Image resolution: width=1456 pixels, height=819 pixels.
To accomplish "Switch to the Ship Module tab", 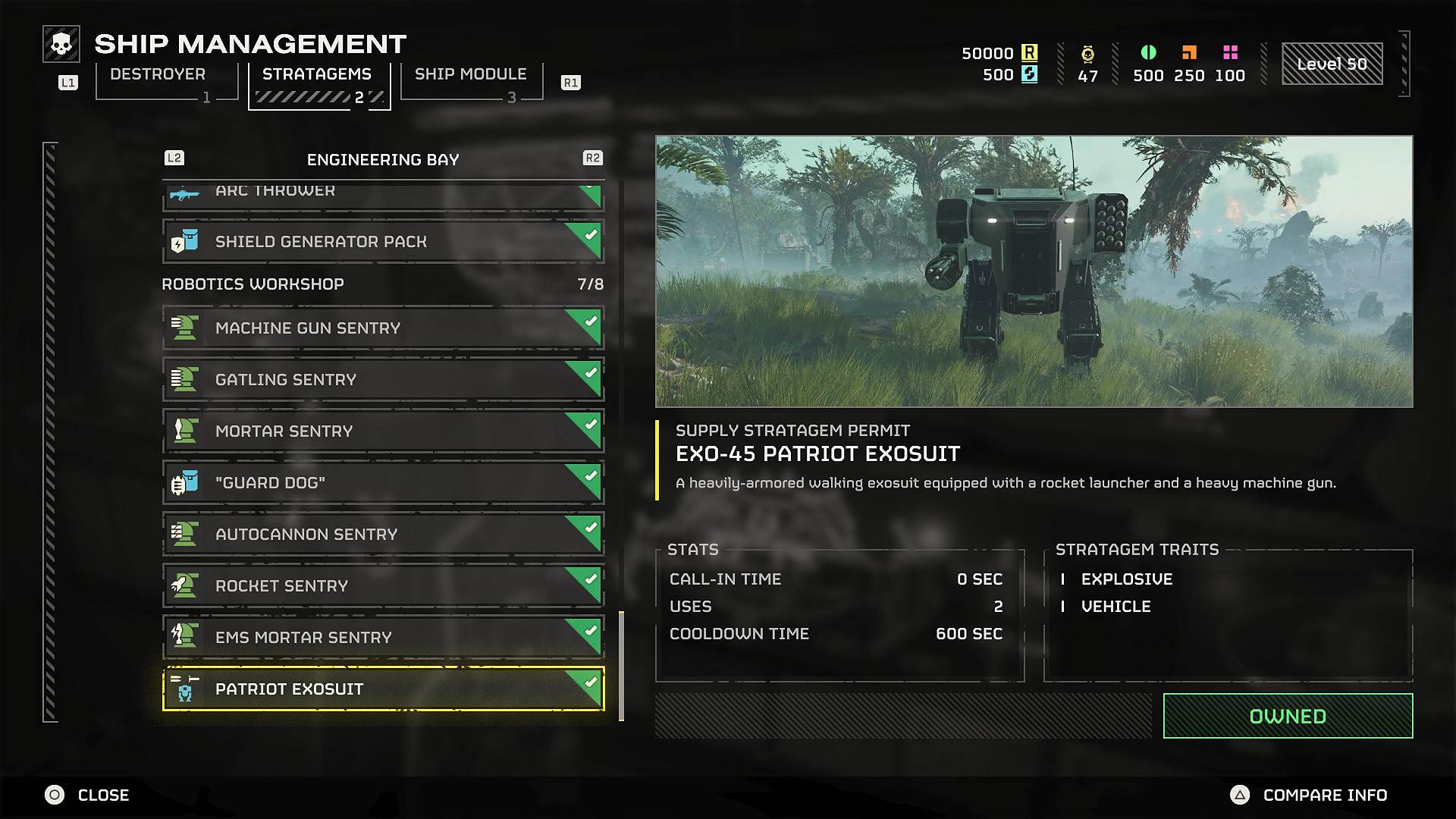I will pyautogui.click(x=470, y=74).
